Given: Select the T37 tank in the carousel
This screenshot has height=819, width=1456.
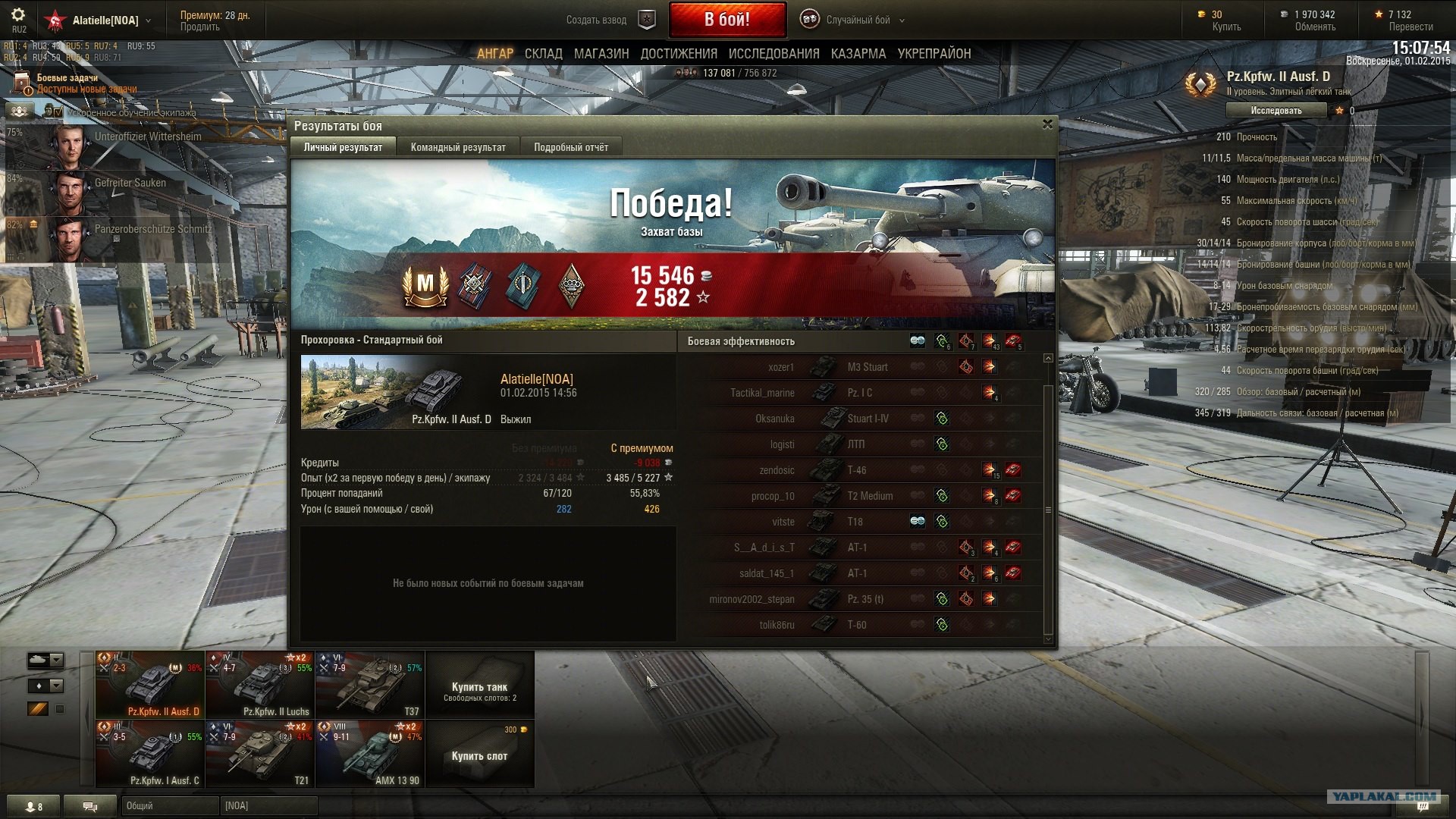Looking at the screenshot, I should (369, 685).
